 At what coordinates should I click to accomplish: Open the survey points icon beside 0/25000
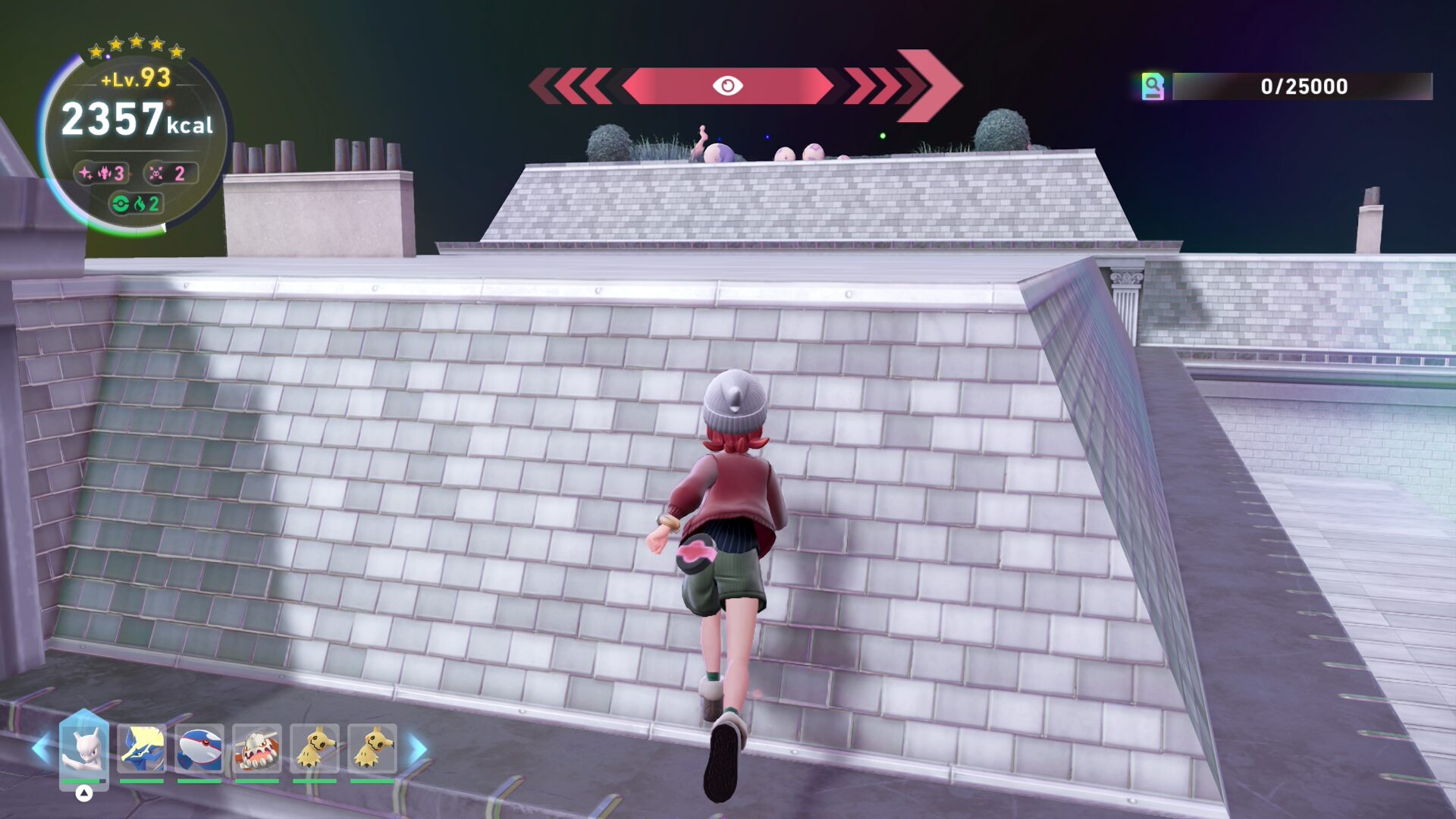point(1153,86)
